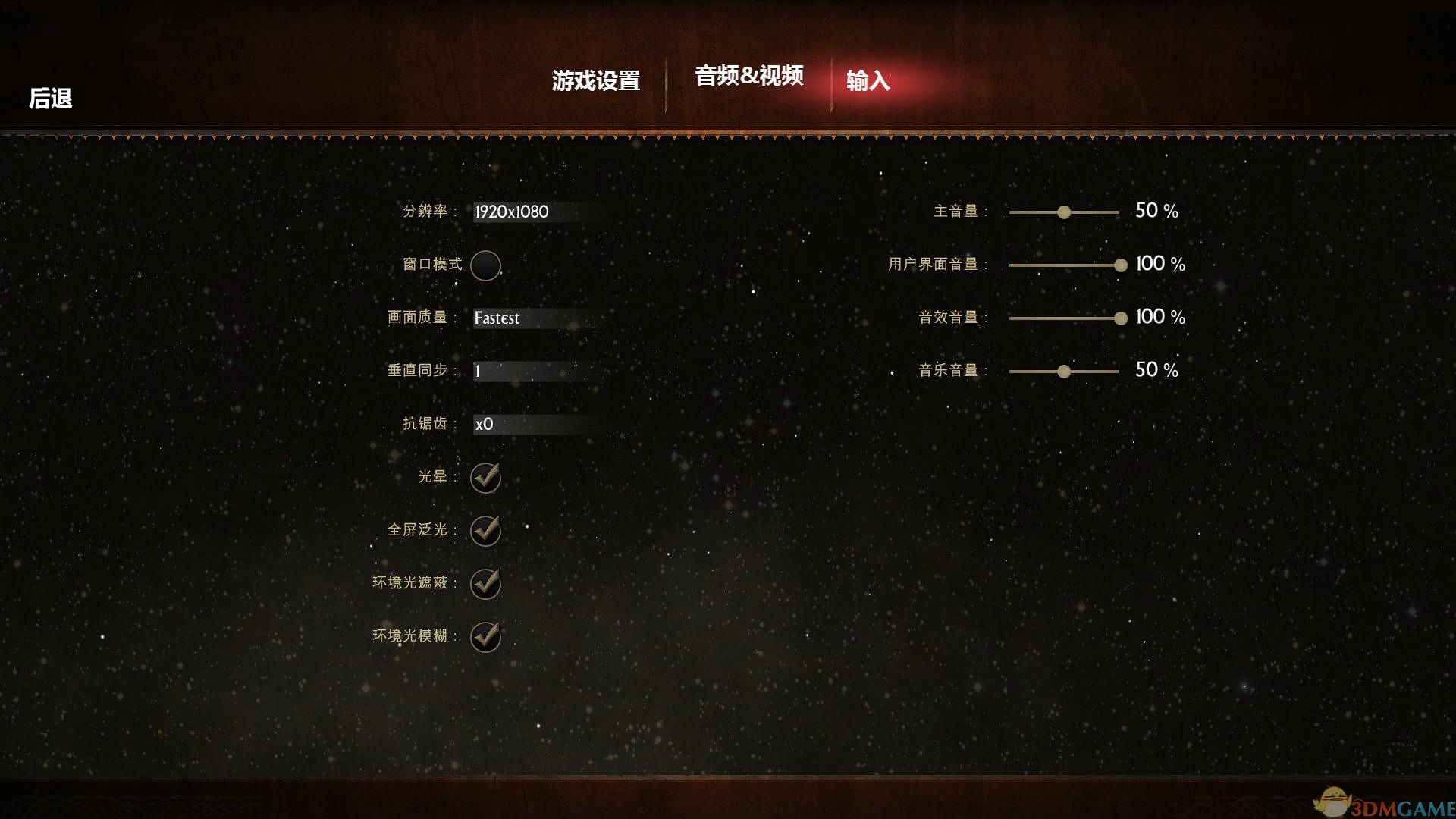Click the 50 % label next to 主音量
1456x819 pixels.
(x=1156, y=211)
